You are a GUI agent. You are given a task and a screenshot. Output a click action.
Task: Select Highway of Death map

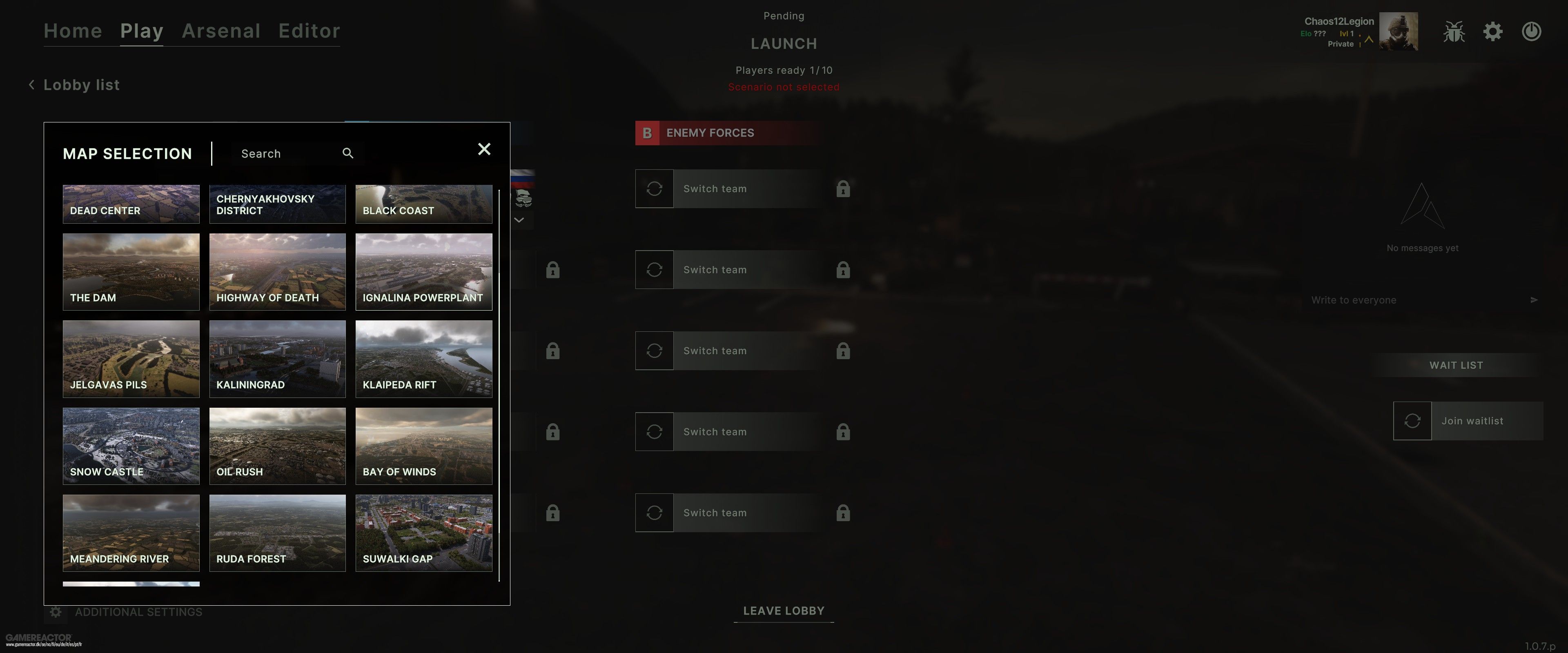(277, 271)
